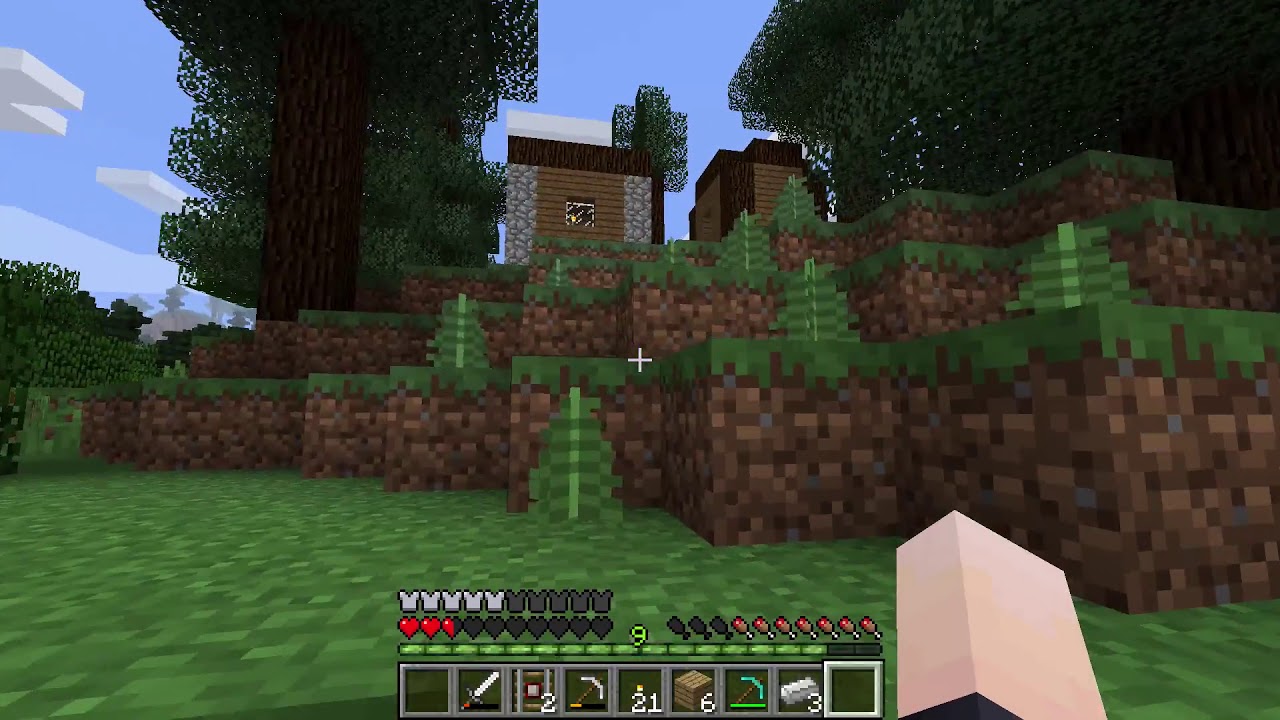Select the detector rails stack of 2

pos(533,686)
